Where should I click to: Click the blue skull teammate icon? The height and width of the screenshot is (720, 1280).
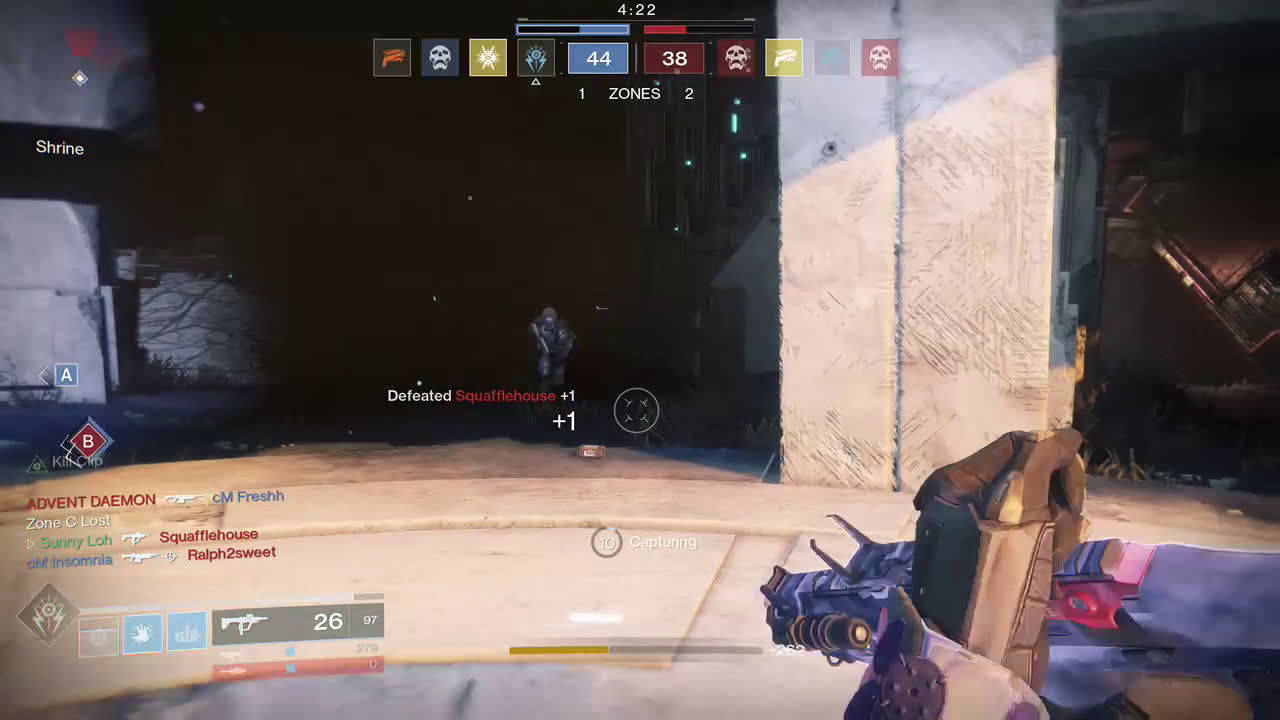point(440,58)
